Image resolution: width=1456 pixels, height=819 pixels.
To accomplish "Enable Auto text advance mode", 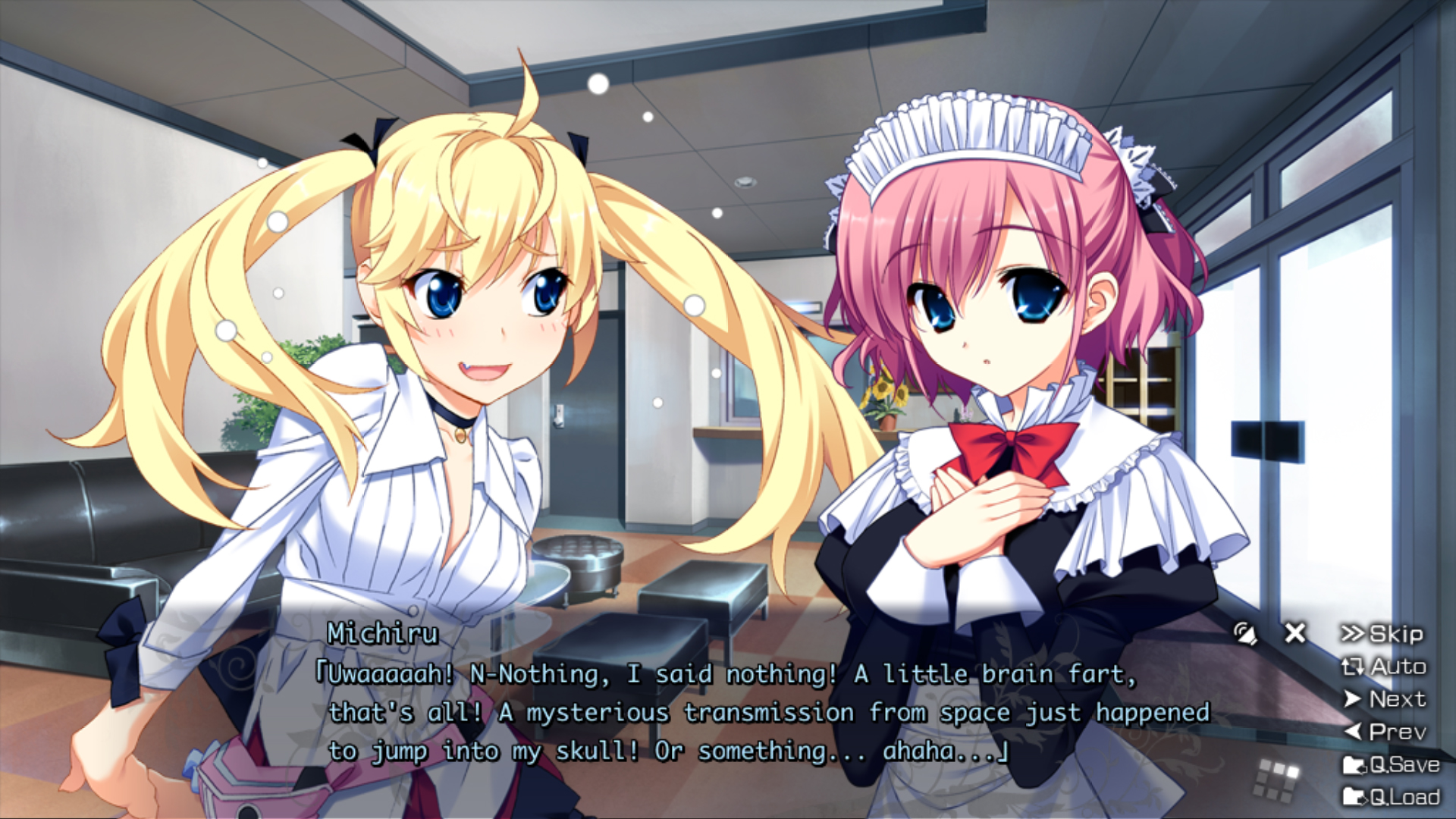I will [x=1384, y=667].
